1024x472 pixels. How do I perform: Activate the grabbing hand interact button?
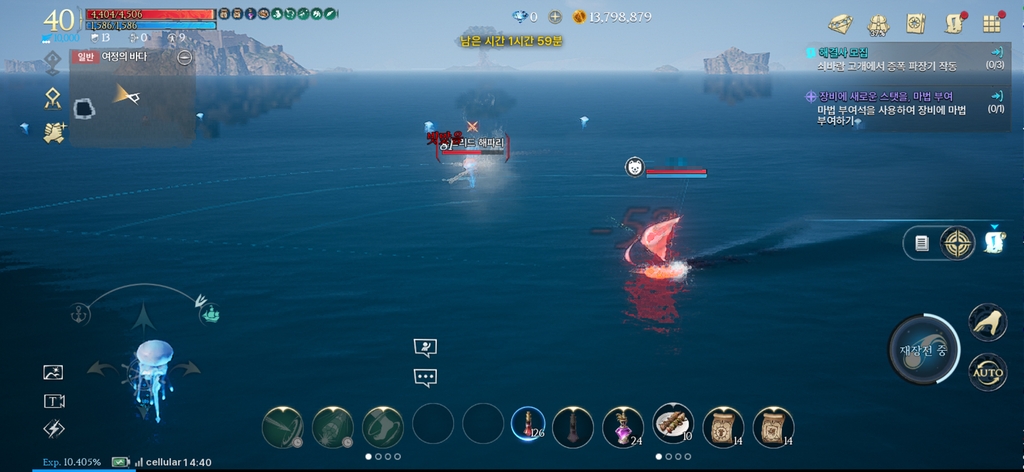(x=987, y=321)
